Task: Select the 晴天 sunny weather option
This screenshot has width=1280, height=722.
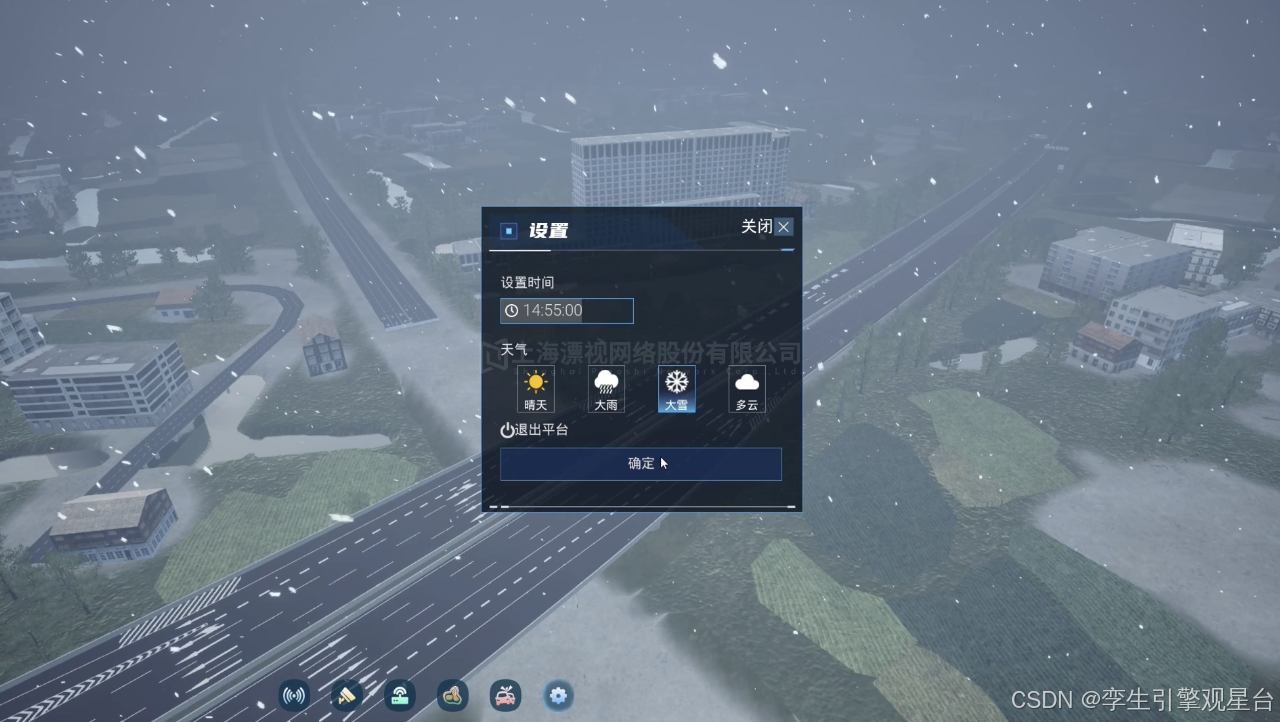Action: [536, 389]
